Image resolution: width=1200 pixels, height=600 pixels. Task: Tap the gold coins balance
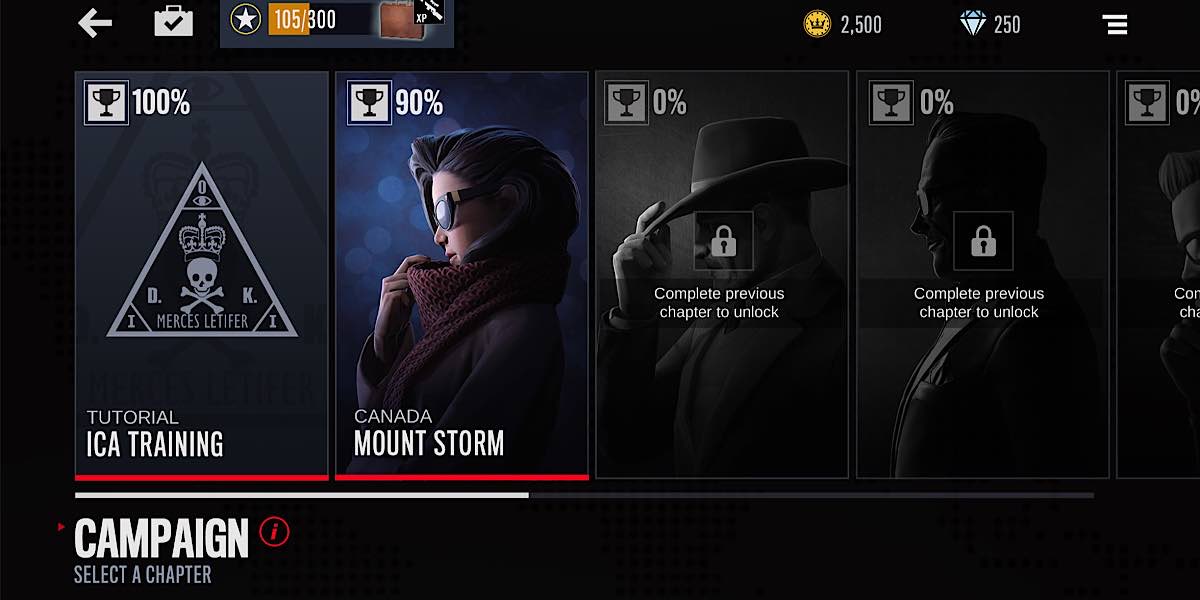point(843,24)
